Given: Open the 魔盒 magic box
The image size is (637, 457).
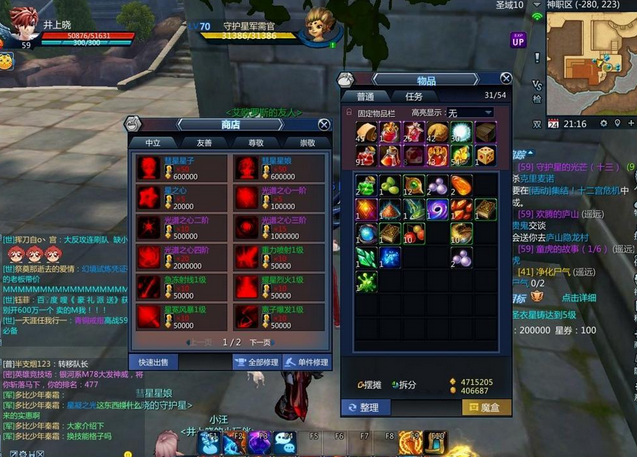Looking at the screenshot, I should click(x=484, y=407).
